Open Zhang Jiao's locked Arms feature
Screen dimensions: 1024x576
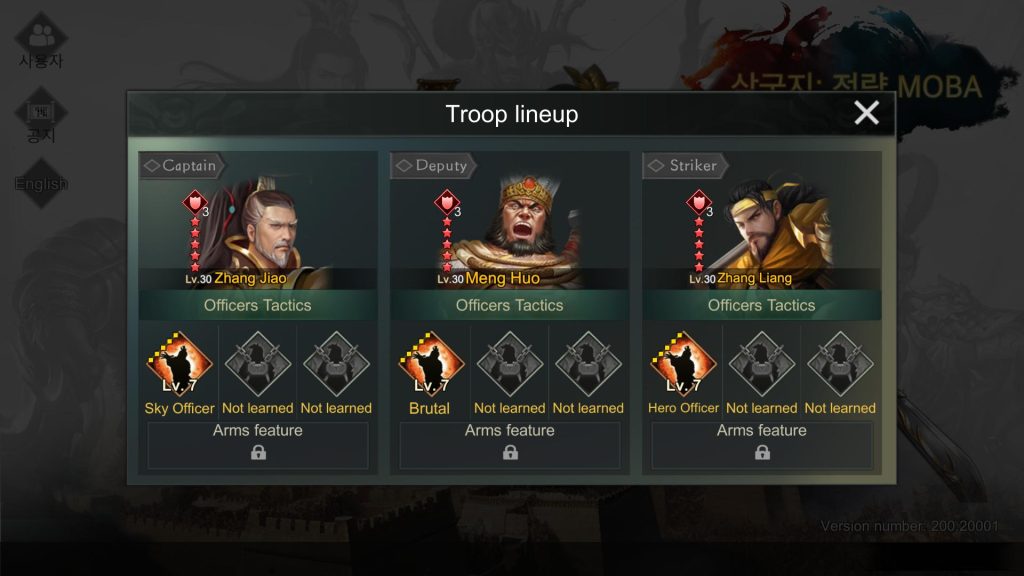click(x=258, y=445)
